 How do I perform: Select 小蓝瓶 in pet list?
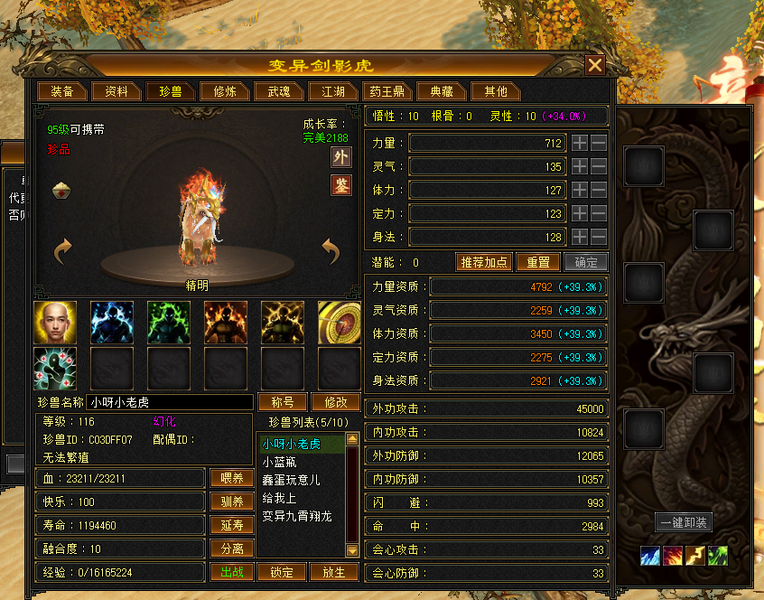click(279, 462)
